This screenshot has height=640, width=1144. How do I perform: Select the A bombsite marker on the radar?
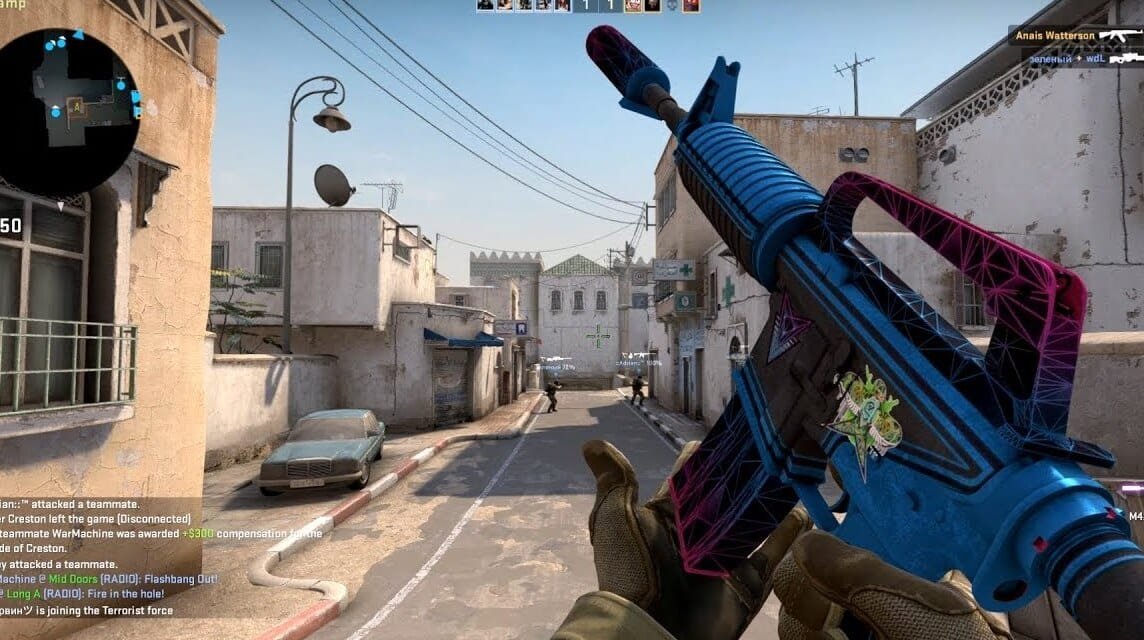[x=75, y=104]
